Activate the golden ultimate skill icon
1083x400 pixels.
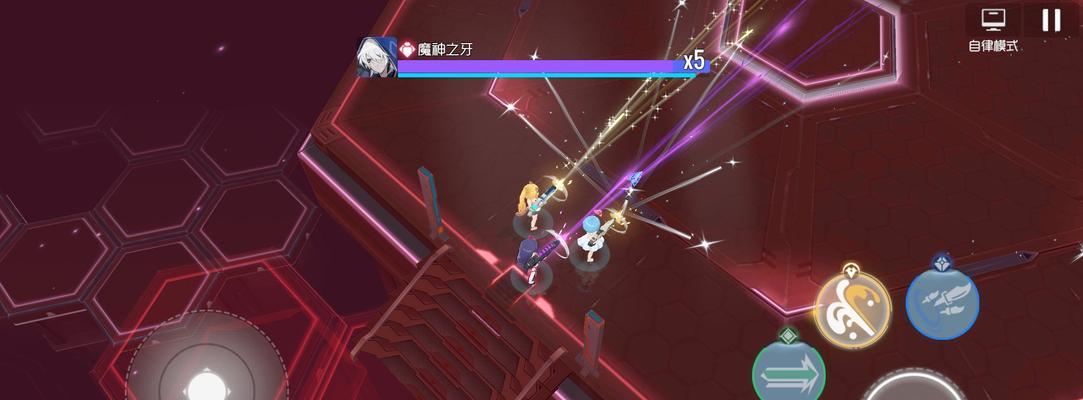click(x=852, y=310)
